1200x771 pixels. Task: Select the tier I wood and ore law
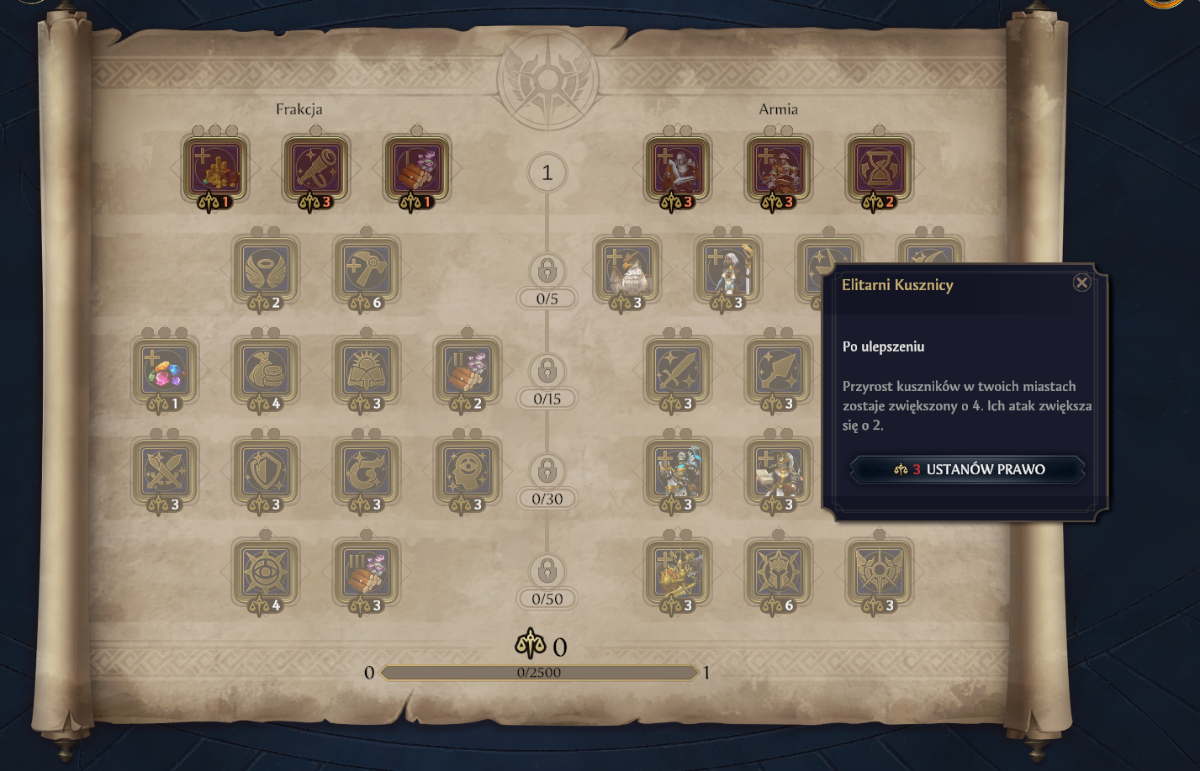(417, 168)
